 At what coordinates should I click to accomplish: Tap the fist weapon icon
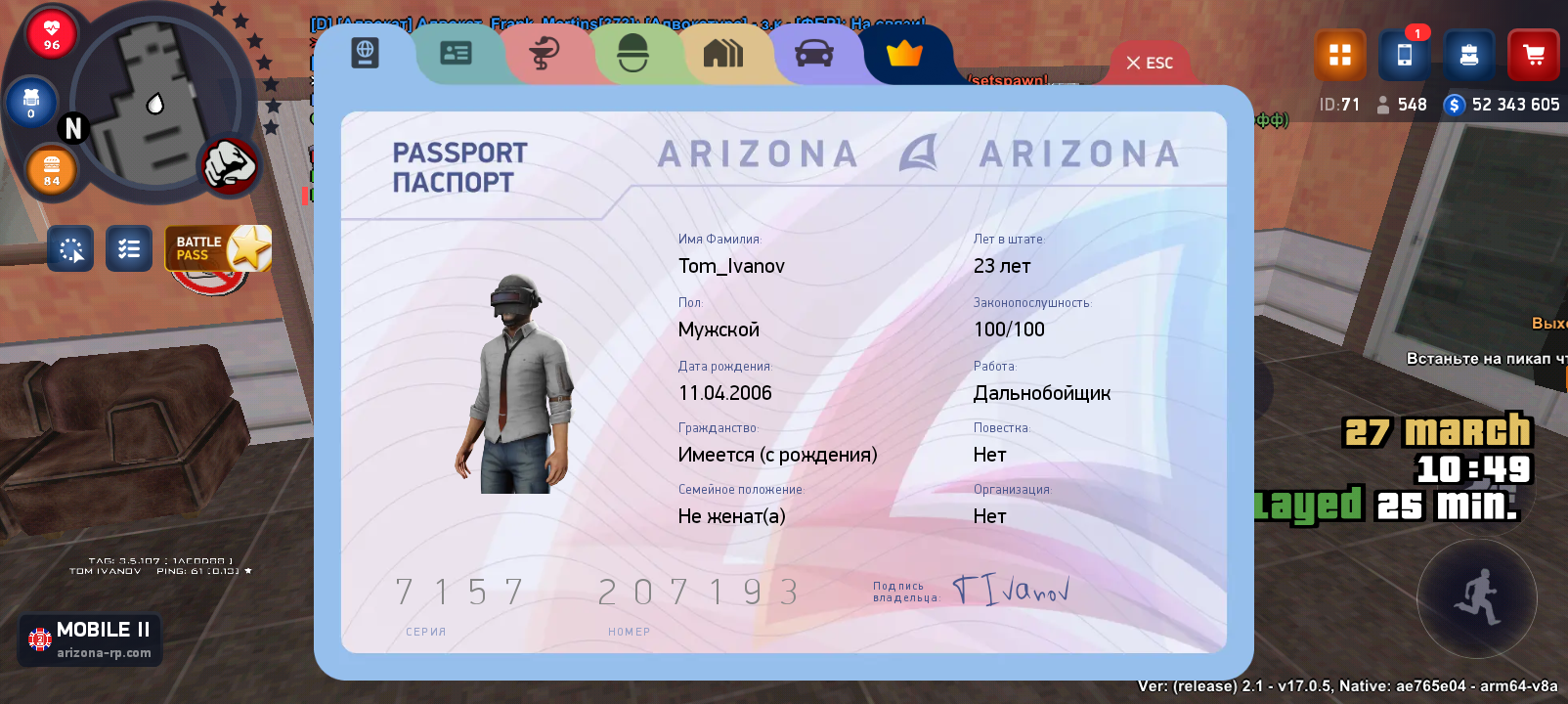pyautogui.click(x=229, y=163)
